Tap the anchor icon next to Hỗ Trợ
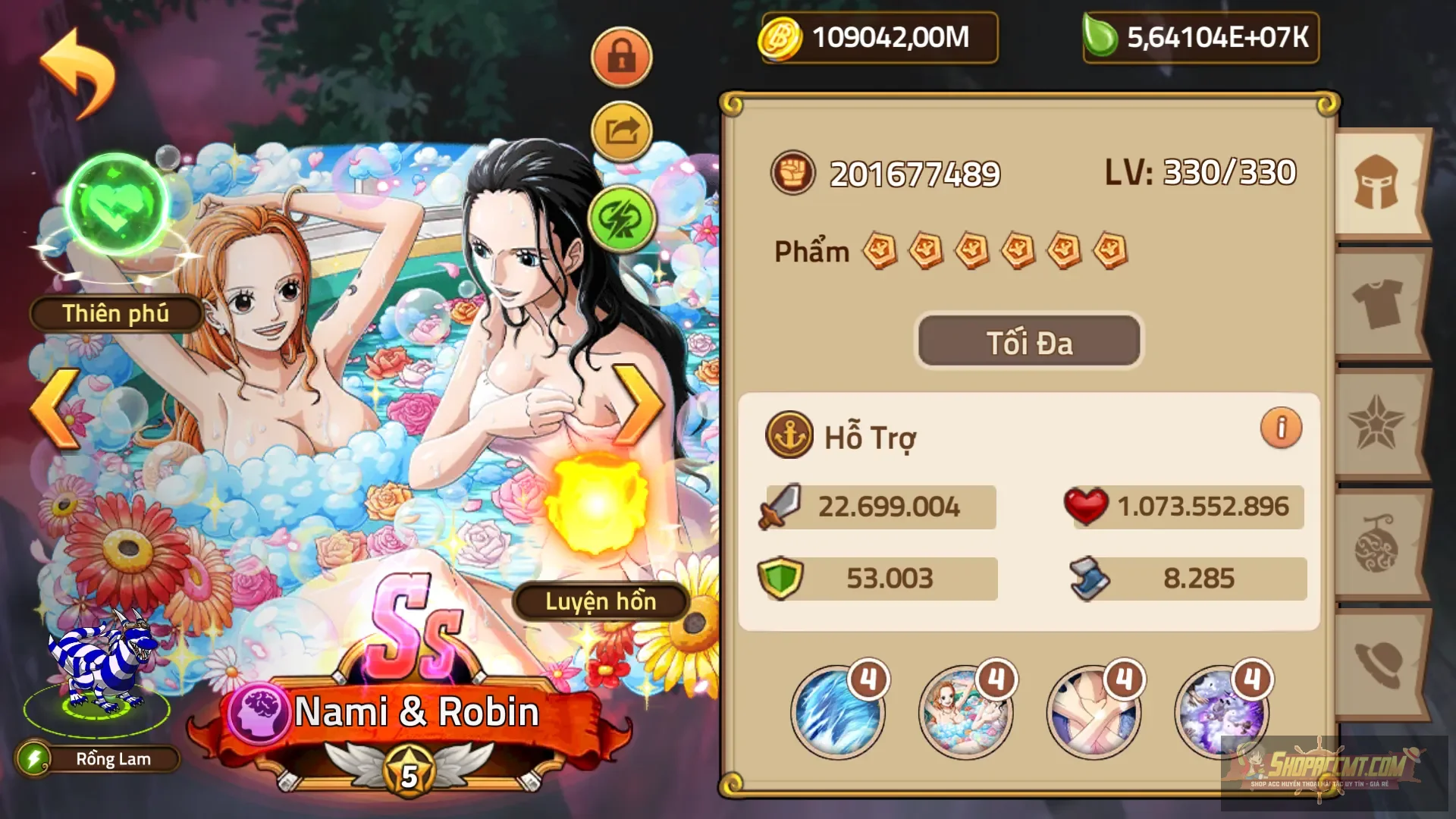The height and width of the screenshot is (819, 1456). click(x=789, y=435)
